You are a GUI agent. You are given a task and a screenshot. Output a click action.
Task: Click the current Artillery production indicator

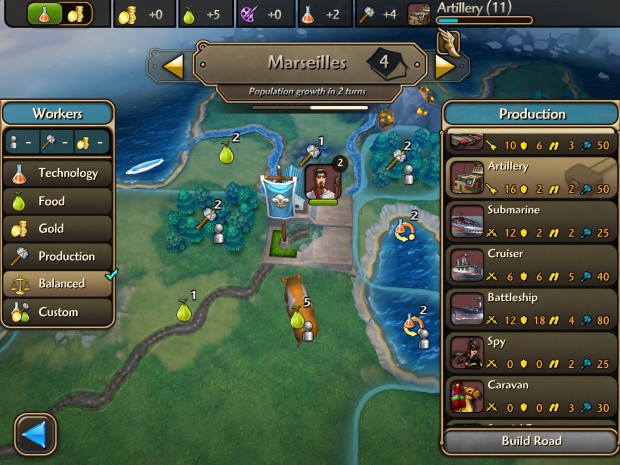pos(470,13)
